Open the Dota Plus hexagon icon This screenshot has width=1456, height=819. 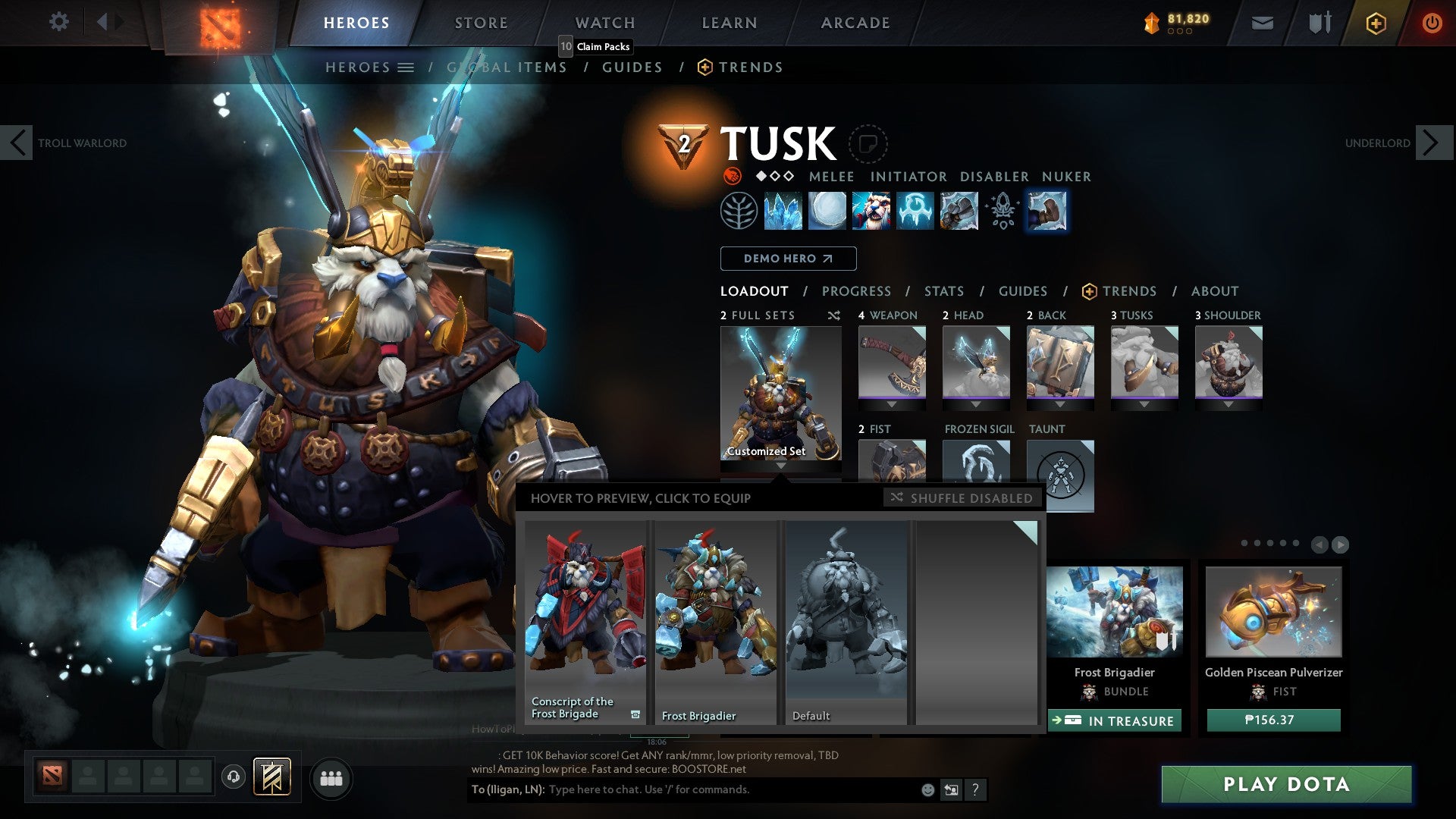[x=1375, y=23]
